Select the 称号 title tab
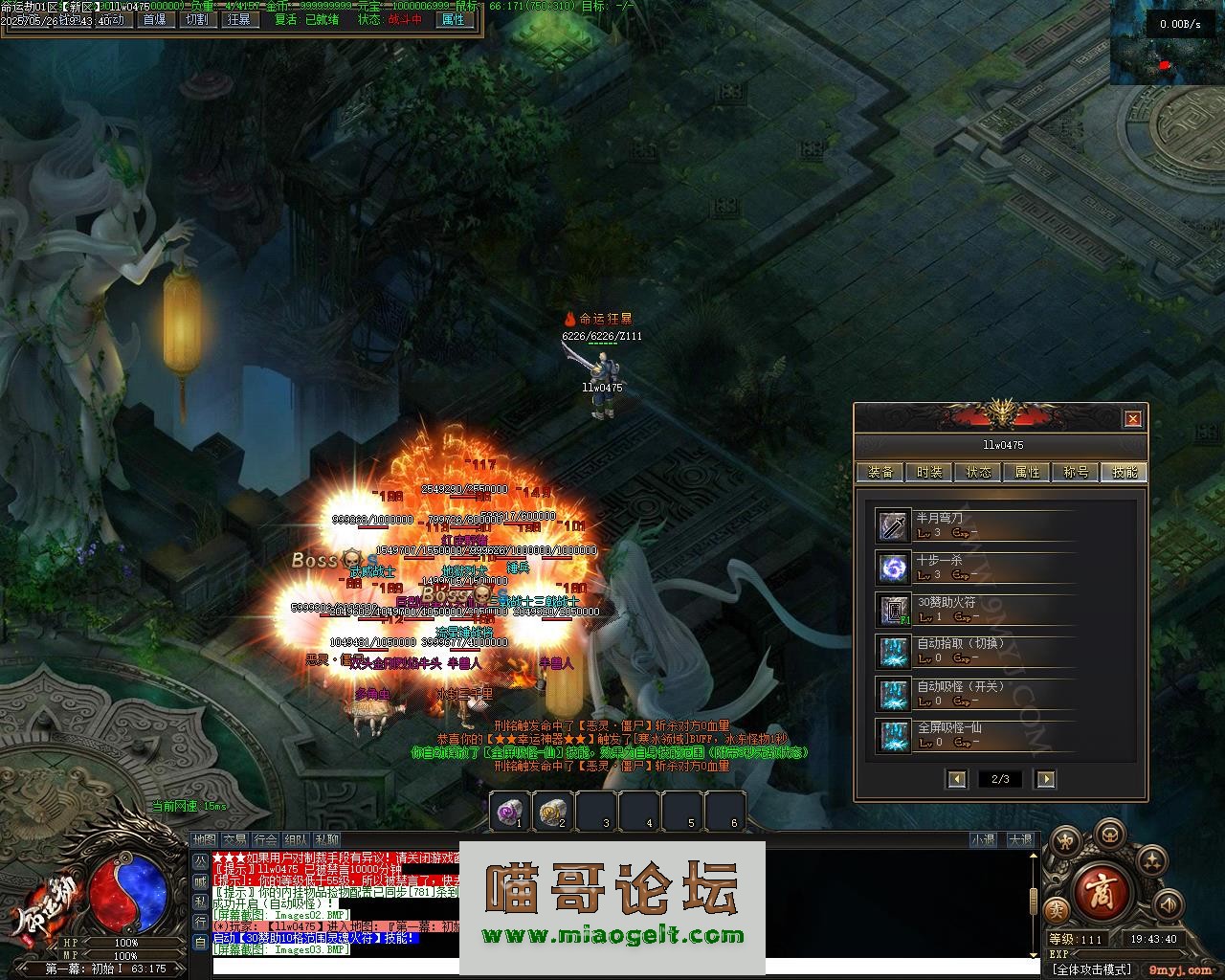This screenshot has width=1225, height=980. pos(1076,472)
